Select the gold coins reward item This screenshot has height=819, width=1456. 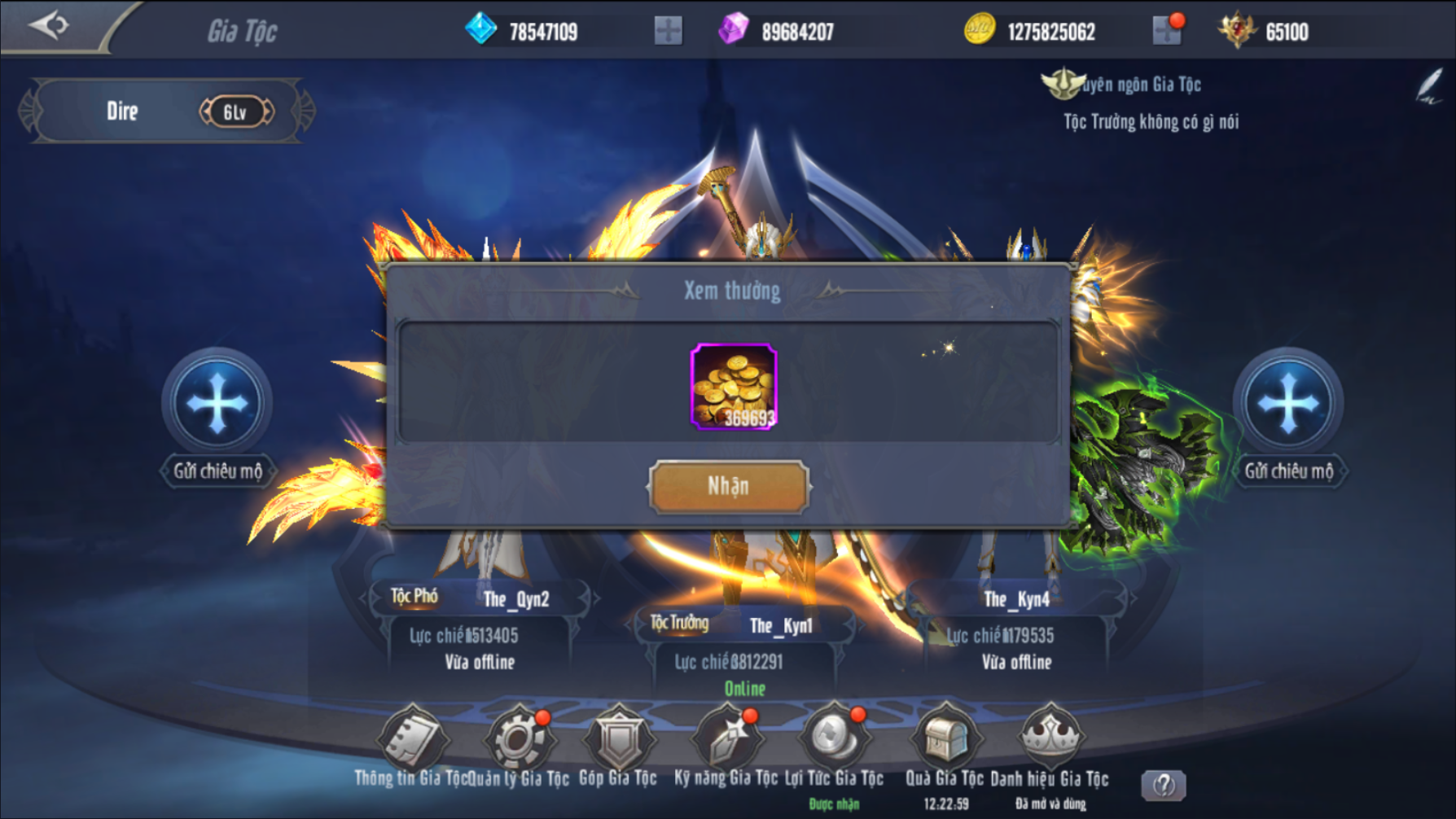pyautogui.click(x=733, y=387)
